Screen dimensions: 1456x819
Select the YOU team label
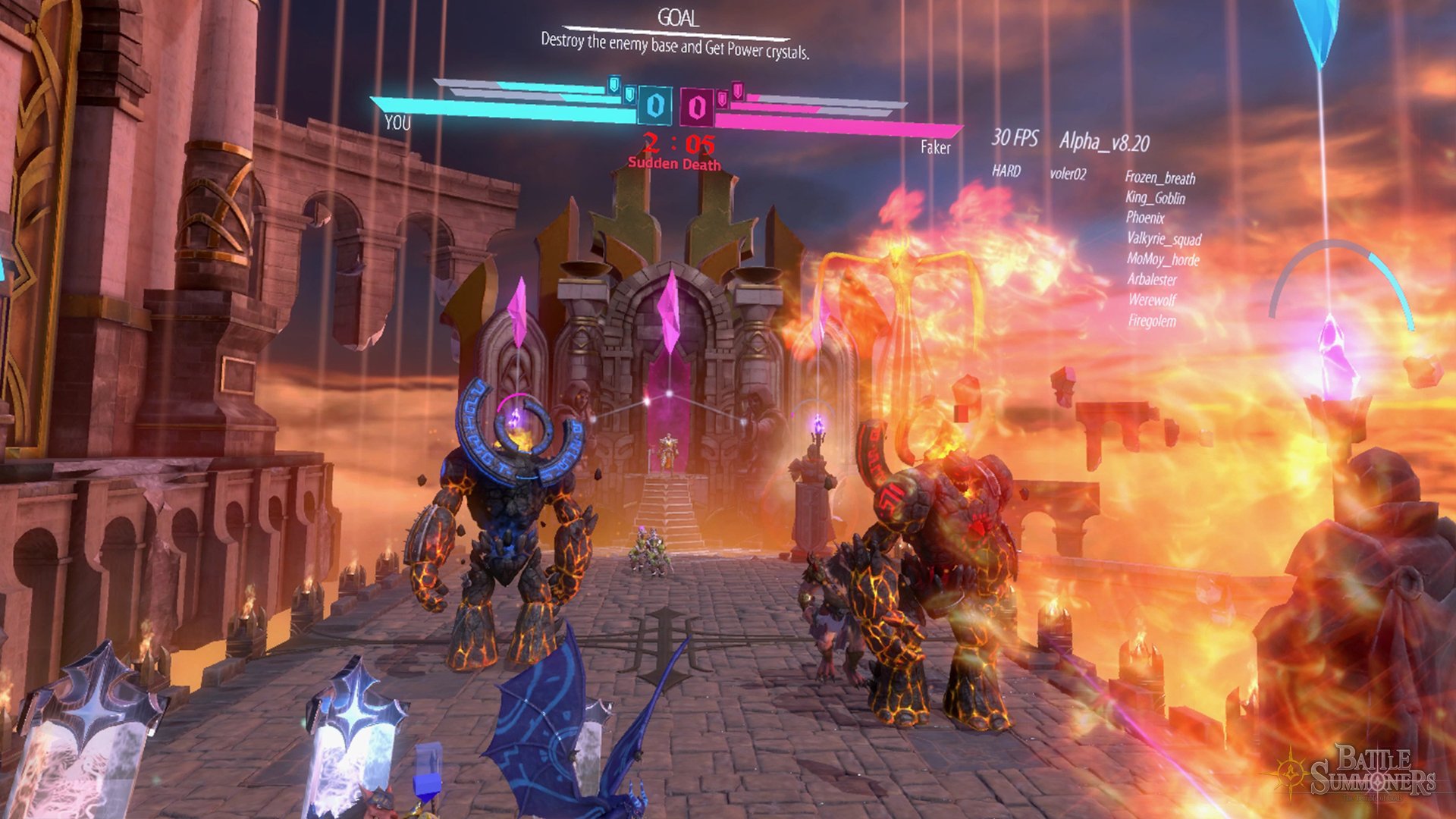coord(397,124)
